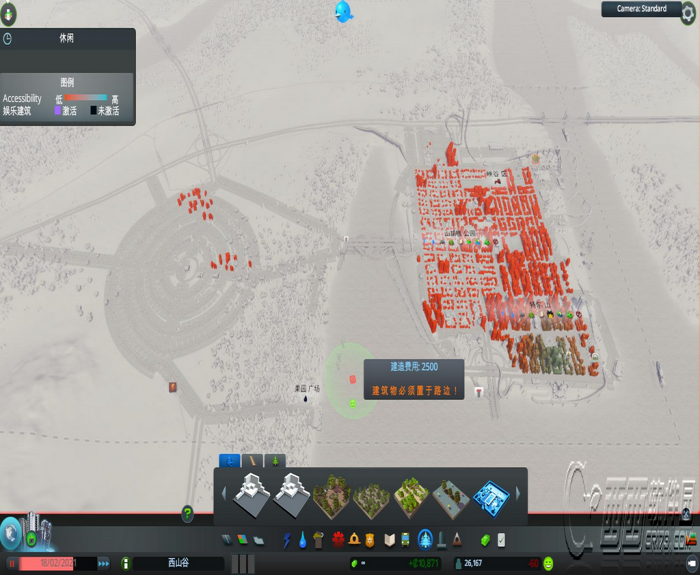
Task: Open the red healthcare menu
Action: (338, 540)
